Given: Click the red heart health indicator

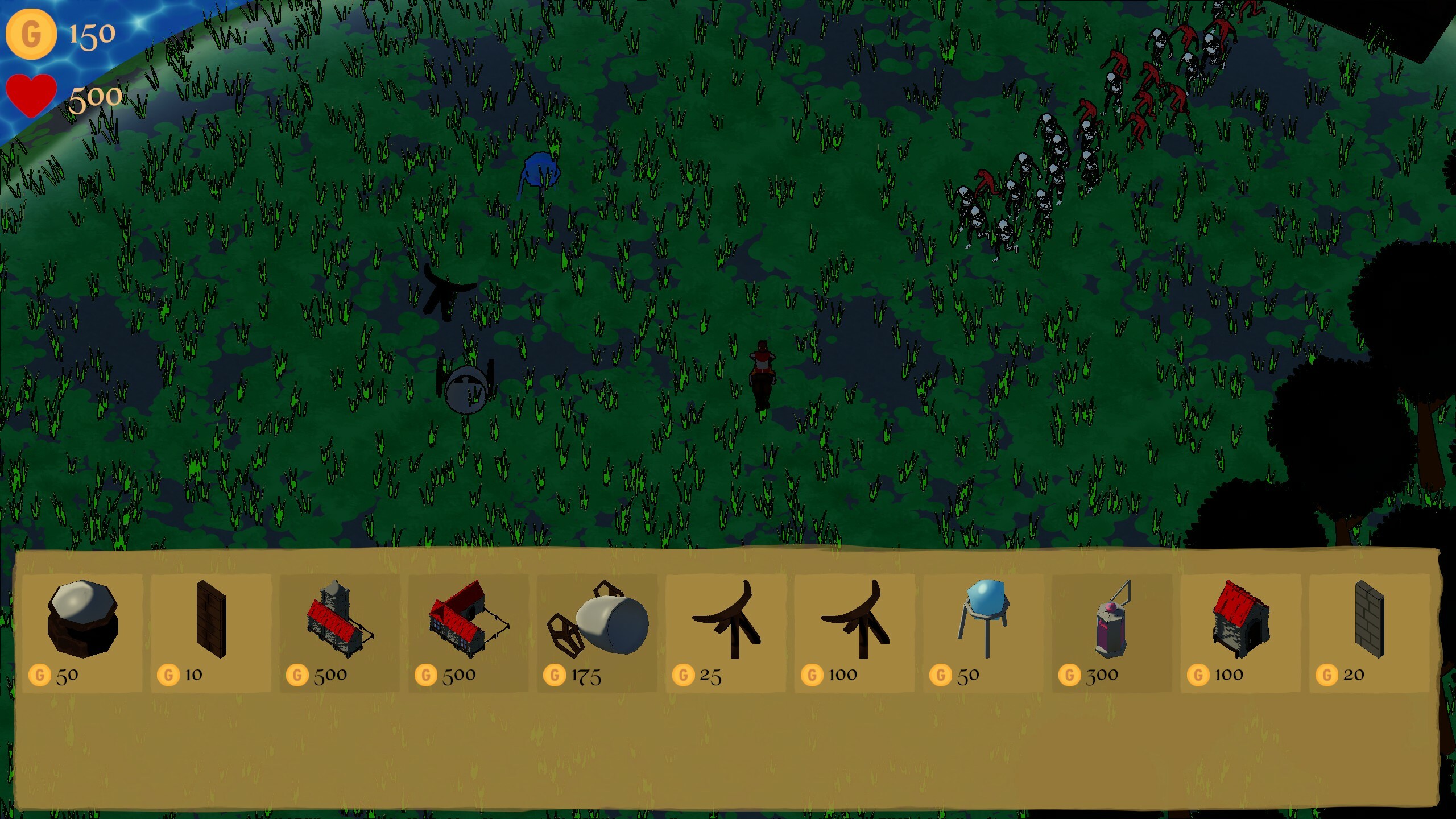Looking at the screenshot, I should click(30, 94).
